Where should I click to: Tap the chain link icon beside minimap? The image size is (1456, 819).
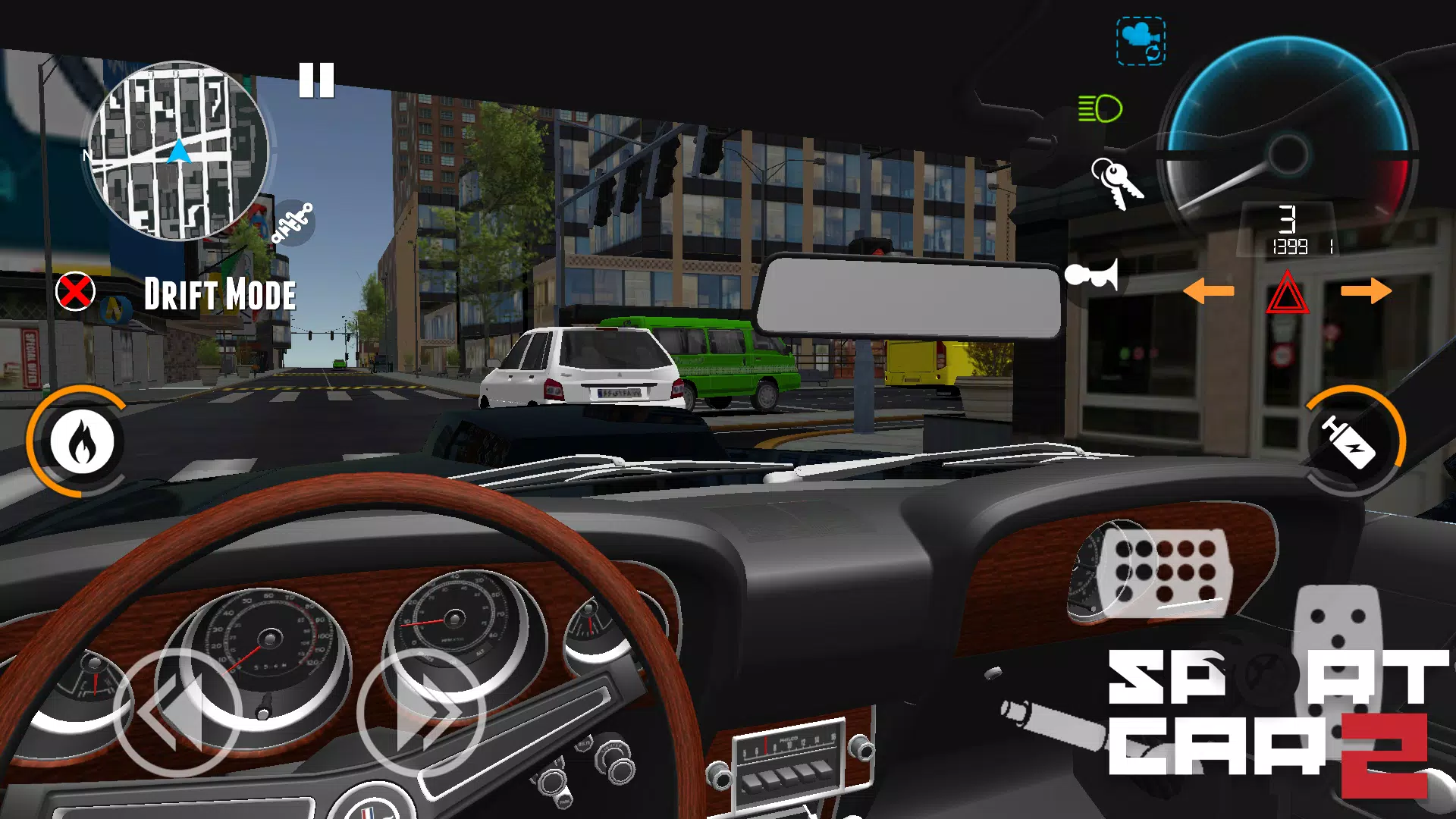[293, 222]
